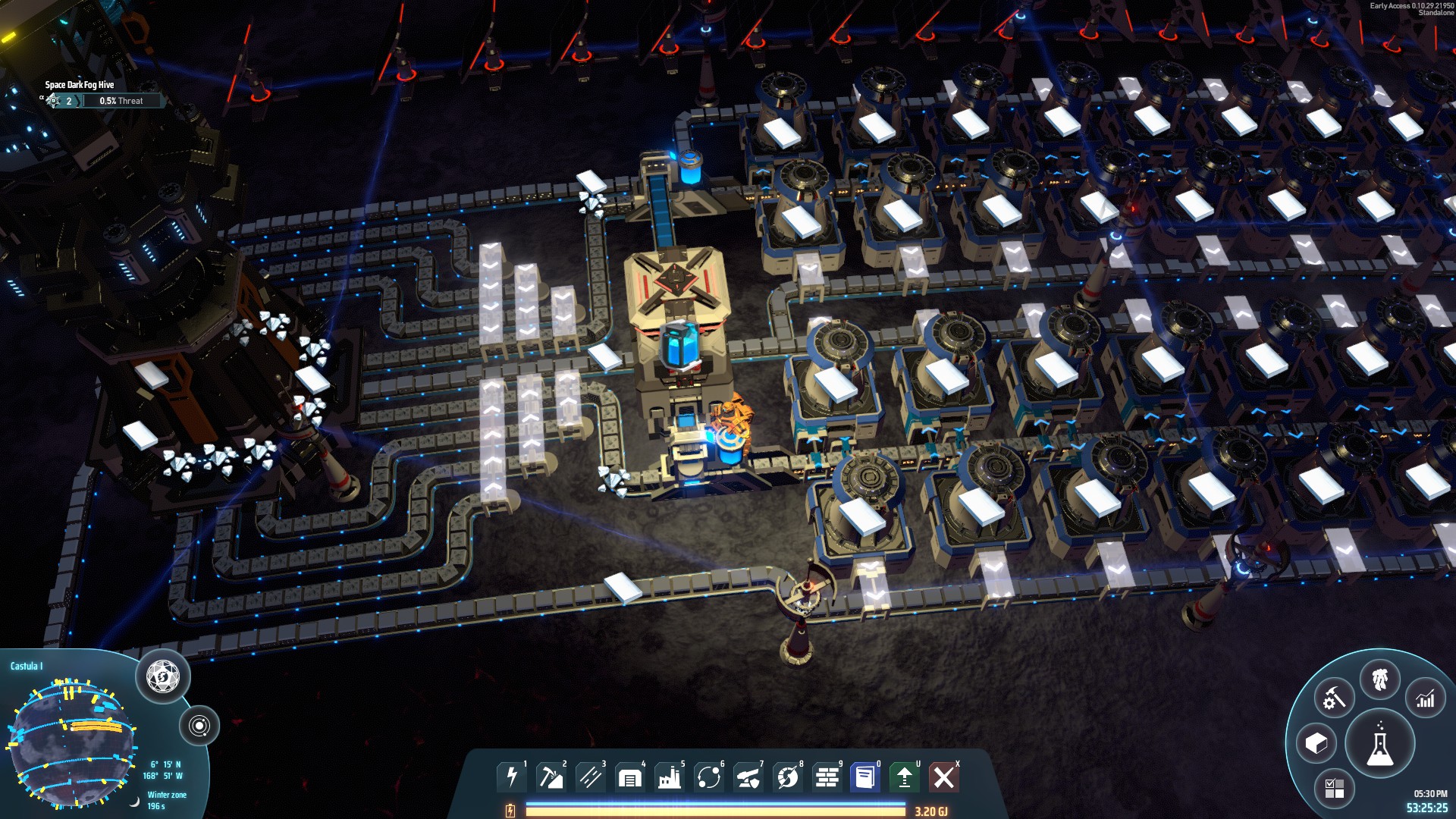This screenshot has width=1456, height=819.
Task: Open the foundation bricks build category
Action: point(827,777)
